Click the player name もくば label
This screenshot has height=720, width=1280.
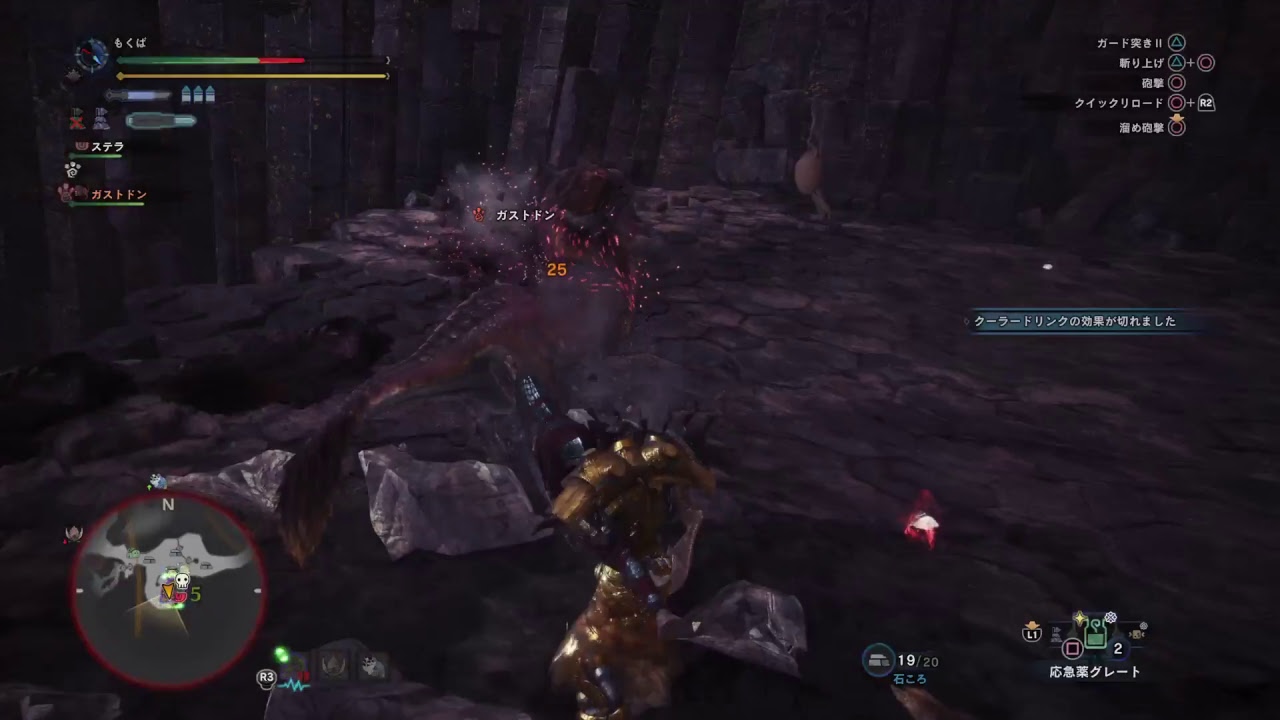129,43
